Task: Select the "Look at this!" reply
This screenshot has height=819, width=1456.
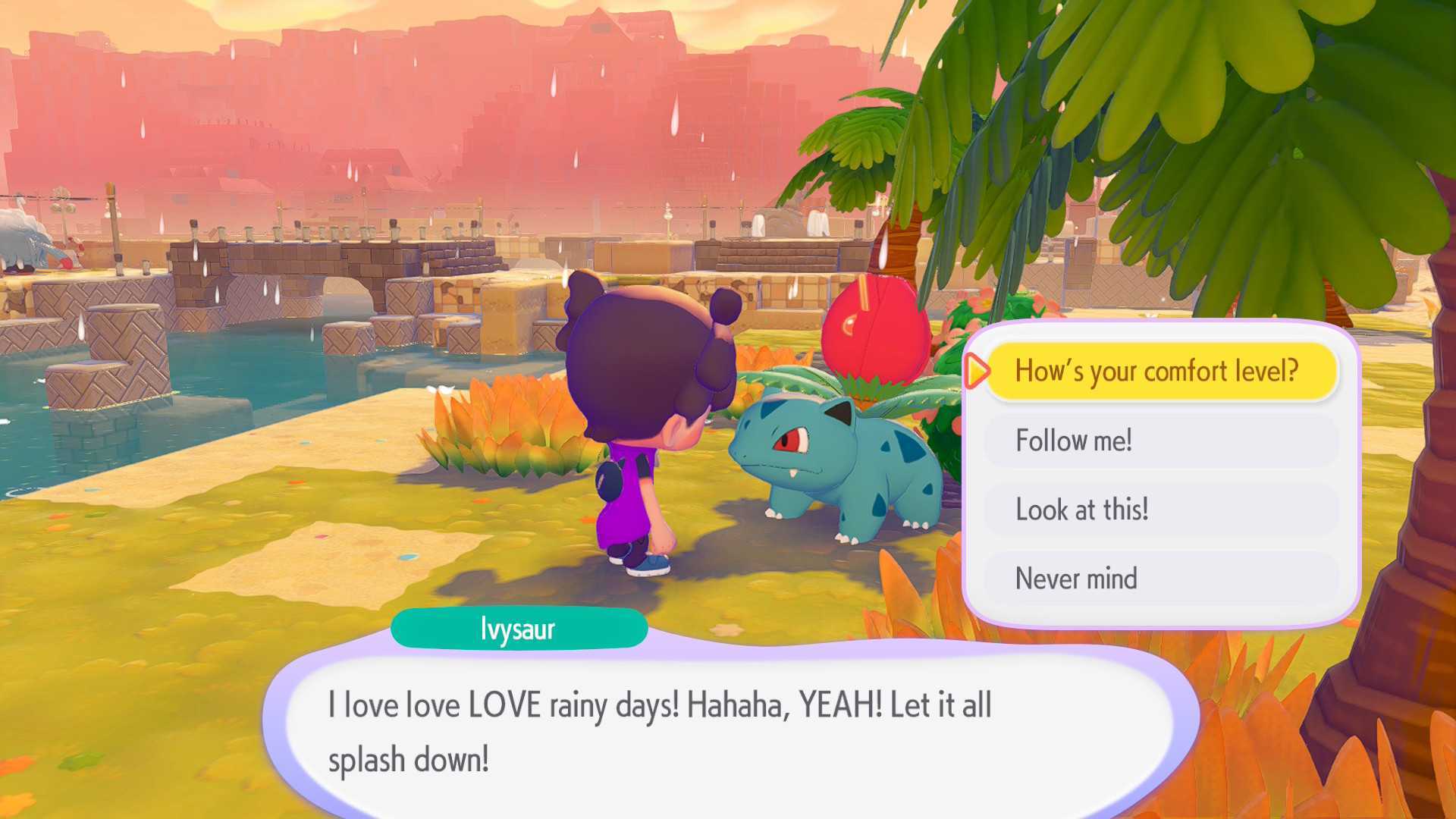Action: coord(1160,510)
